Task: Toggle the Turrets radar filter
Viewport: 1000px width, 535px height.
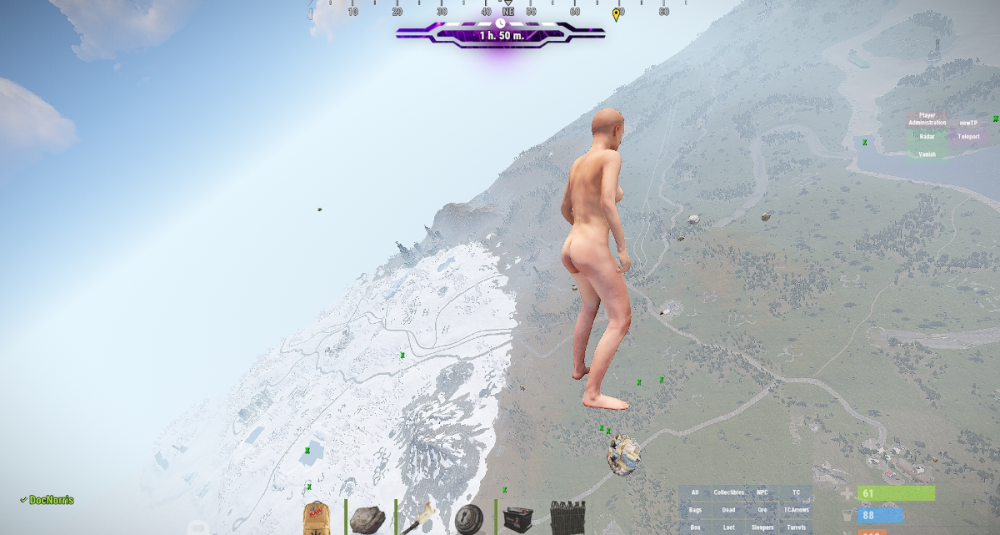Action: point(796,527)
